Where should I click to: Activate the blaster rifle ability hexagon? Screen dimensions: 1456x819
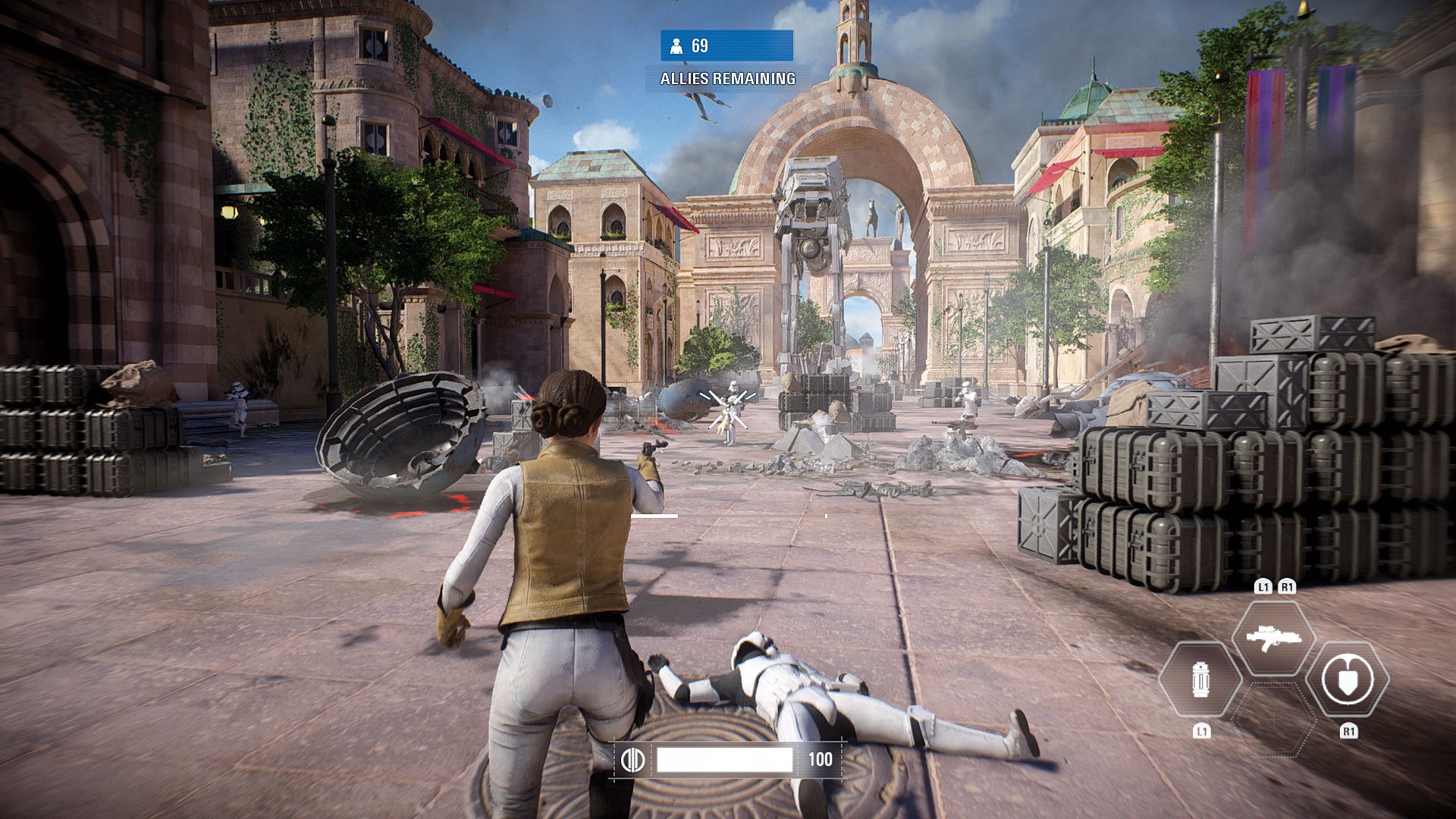click(1274, 637)
